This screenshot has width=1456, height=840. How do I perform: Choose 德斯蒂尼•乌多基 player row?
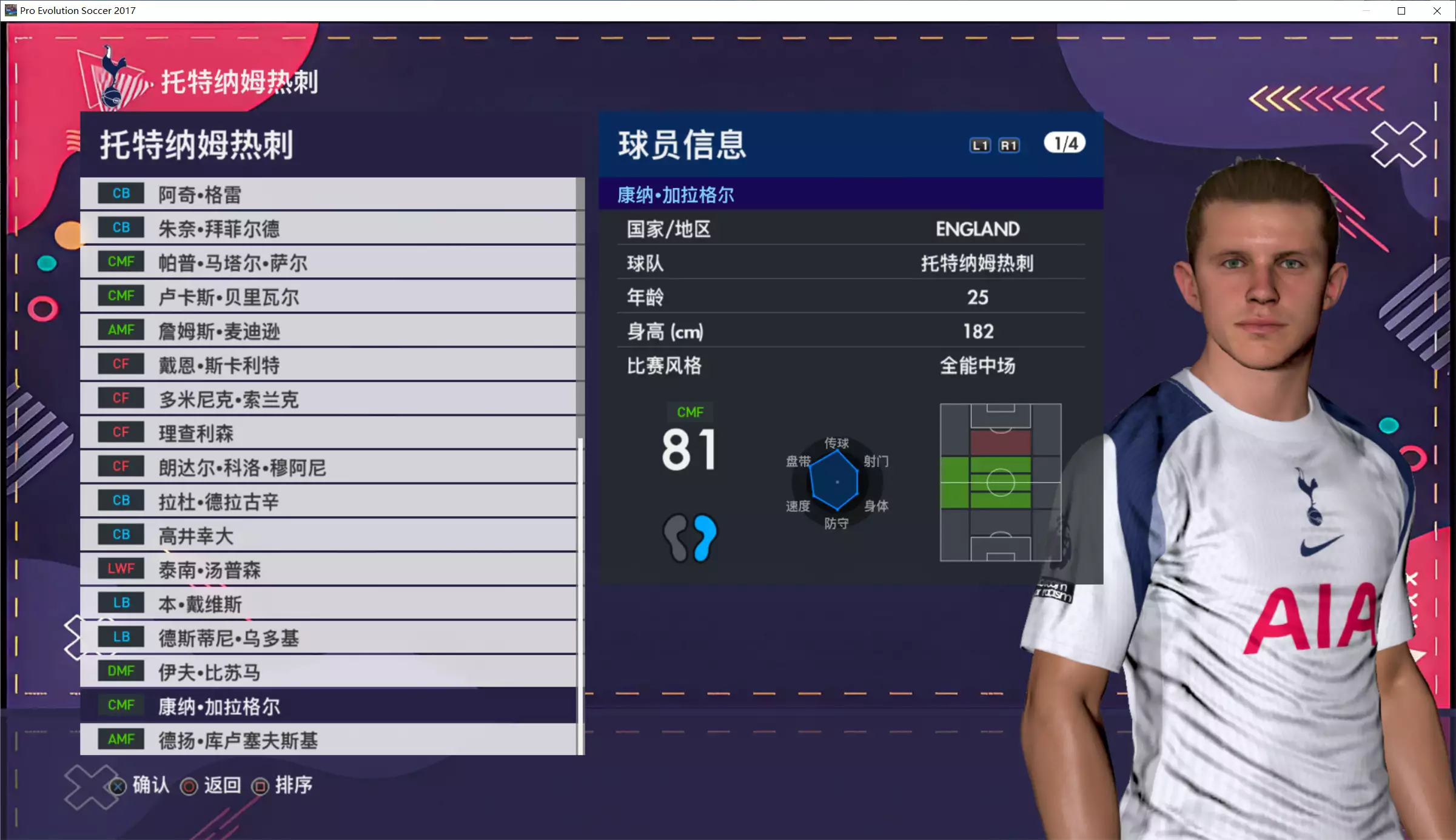327,637
